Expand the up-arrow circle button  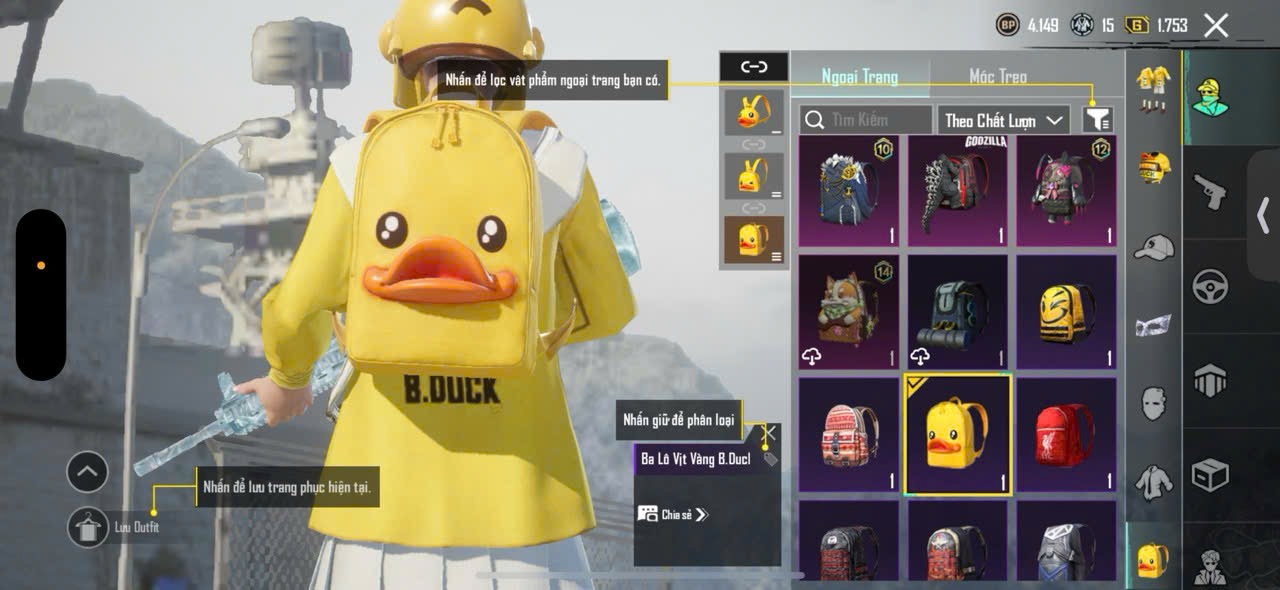88,472
